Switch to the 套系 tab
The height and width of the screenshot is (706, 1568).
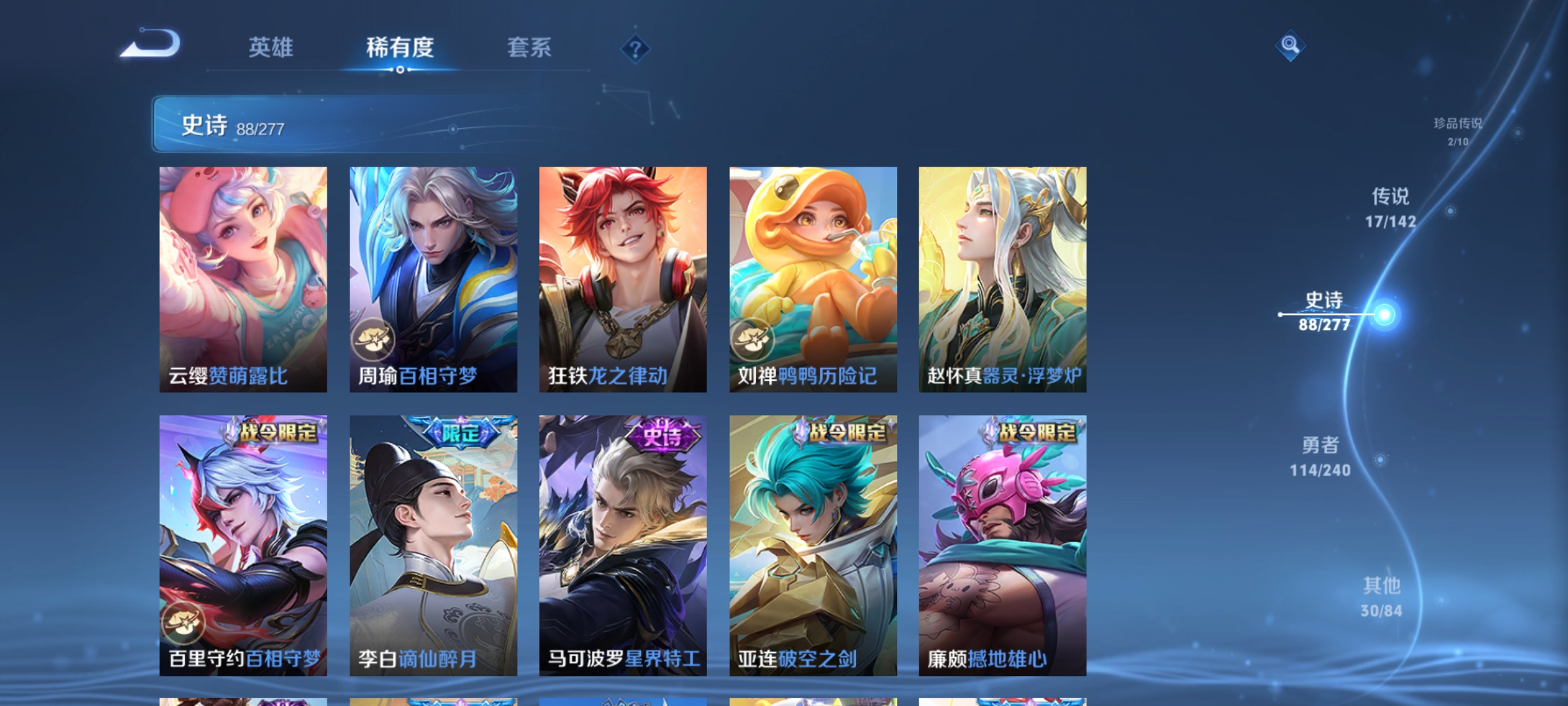pos(531,48)
